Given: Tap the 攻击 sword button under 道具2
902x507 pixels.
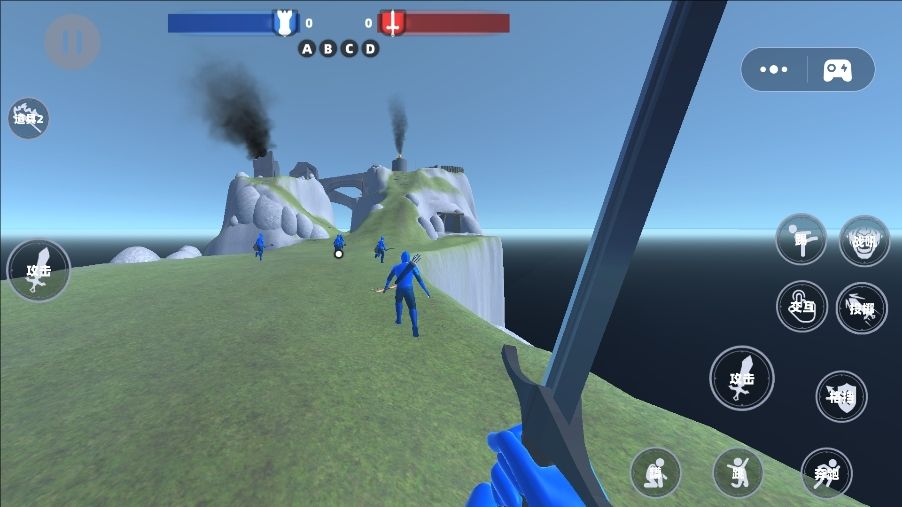Looking at the screenshot, I should (39, 270).
